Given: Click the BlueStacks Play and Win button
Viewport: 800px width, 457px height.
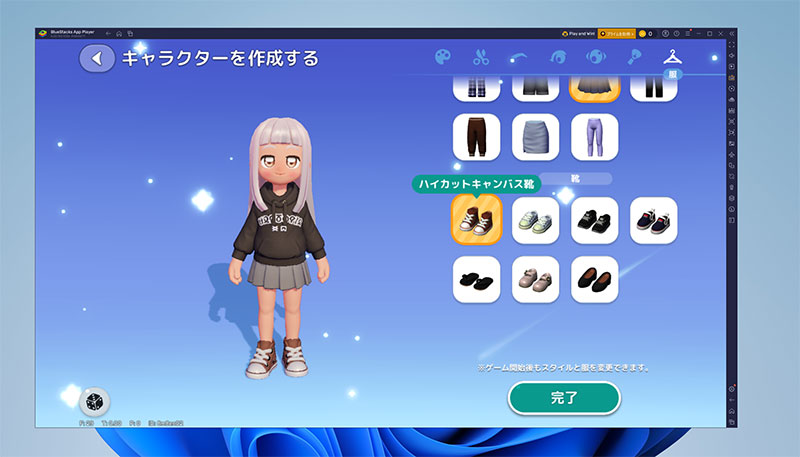Looking at the screenshot, I should click(x=579, y=33).
